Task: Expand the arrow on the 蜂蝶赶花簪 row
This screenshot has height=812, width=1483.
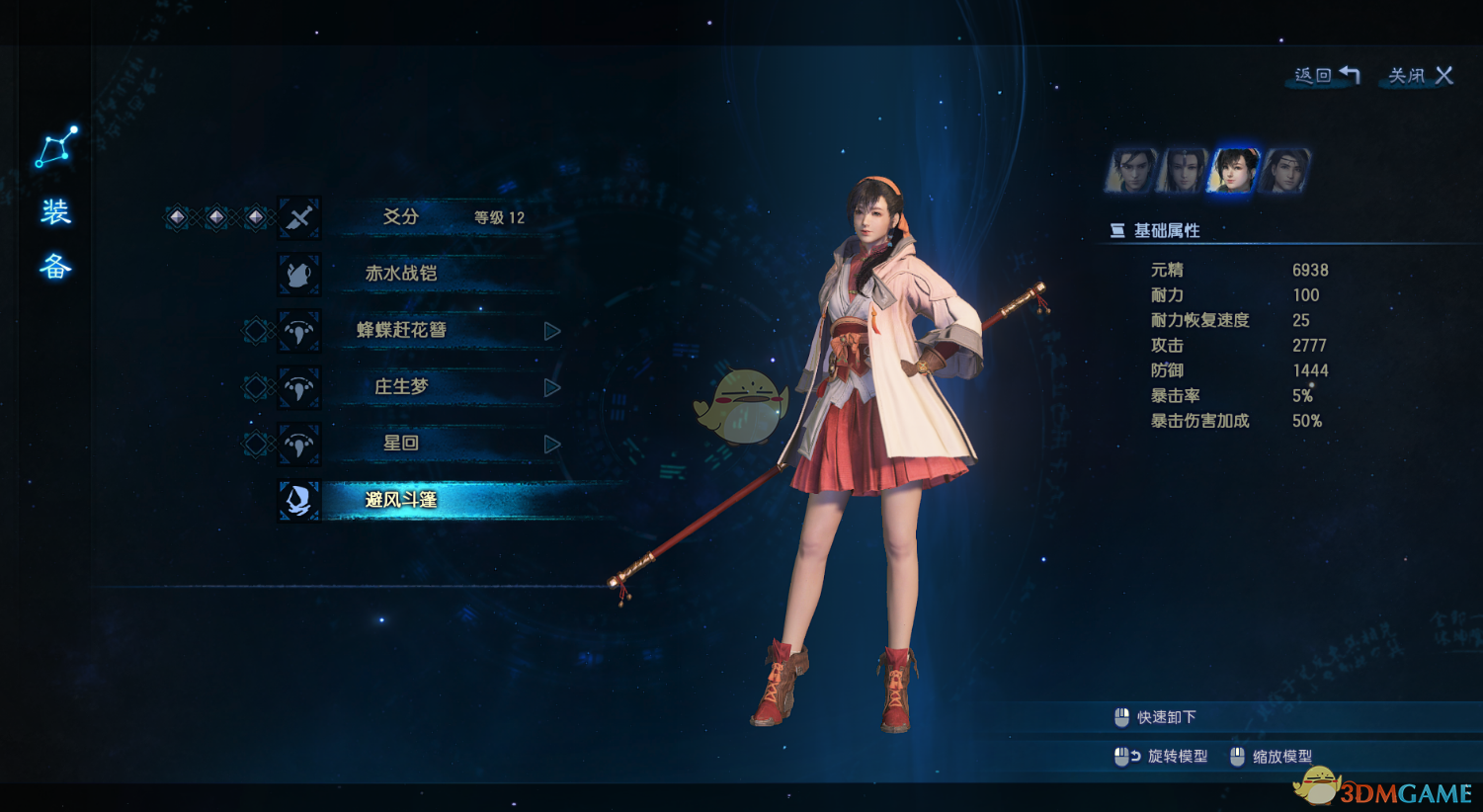Action: coord(552,331)
